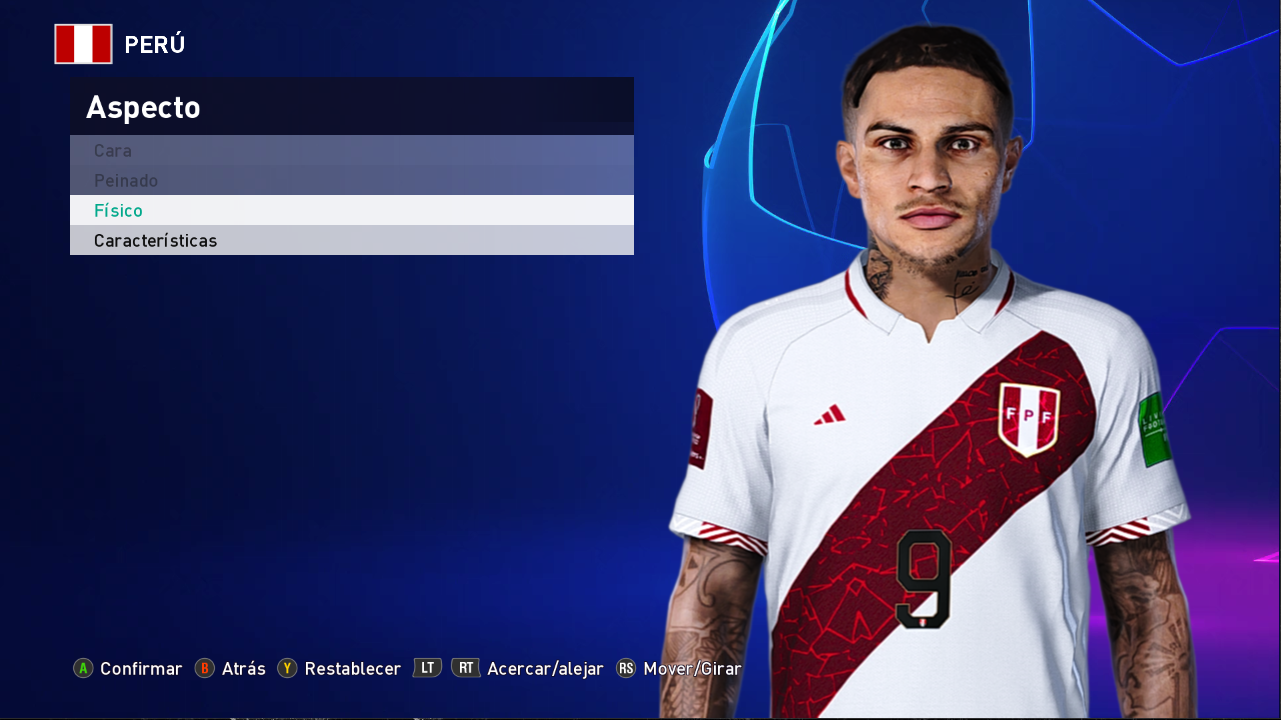Click the green A Confirmar button icon
The width and height of the screenshot is (1281, 720).
(x=84, y=668)
